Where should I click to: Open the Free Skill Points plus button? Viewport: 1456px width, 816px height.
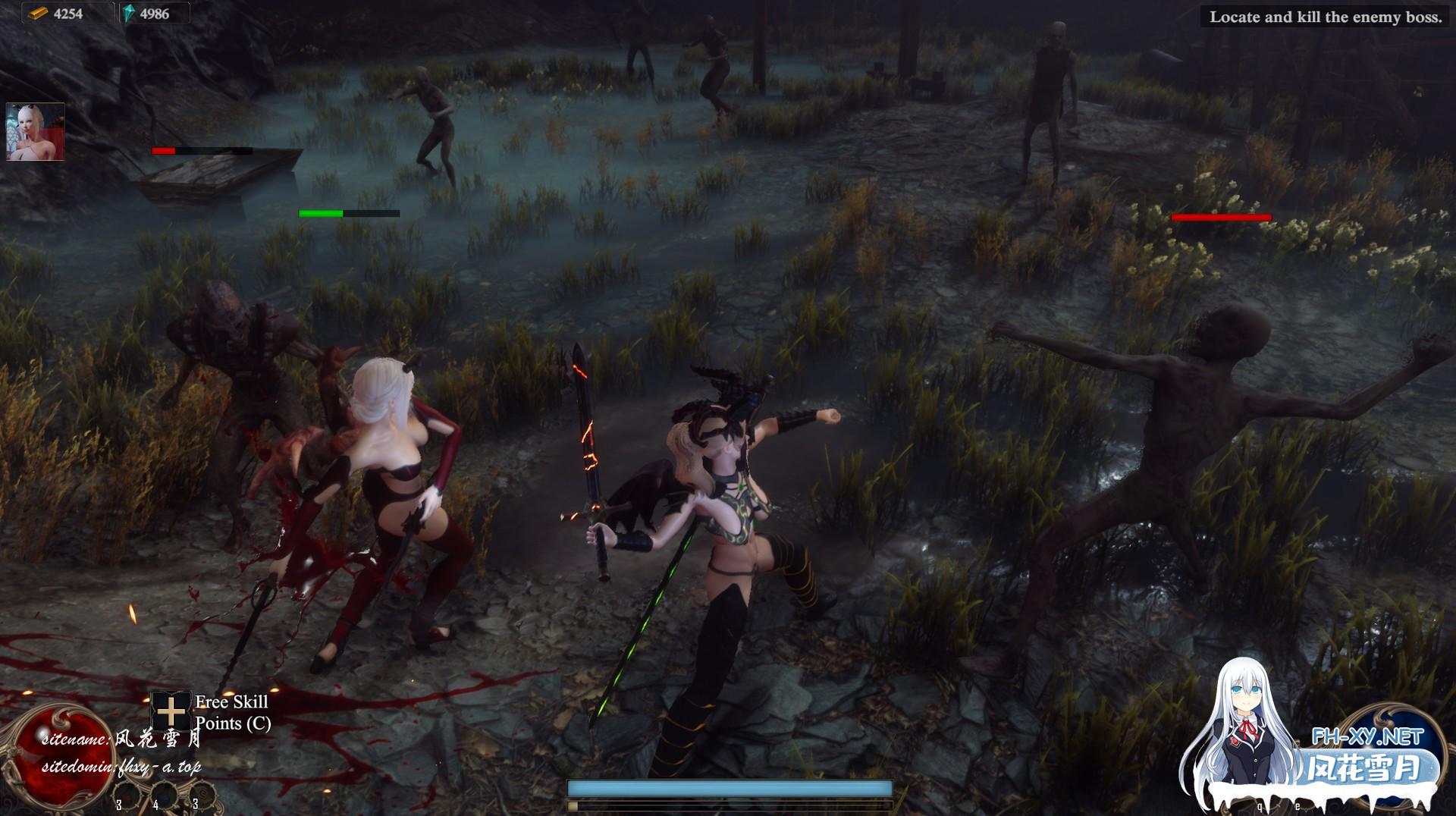(171, 711)
